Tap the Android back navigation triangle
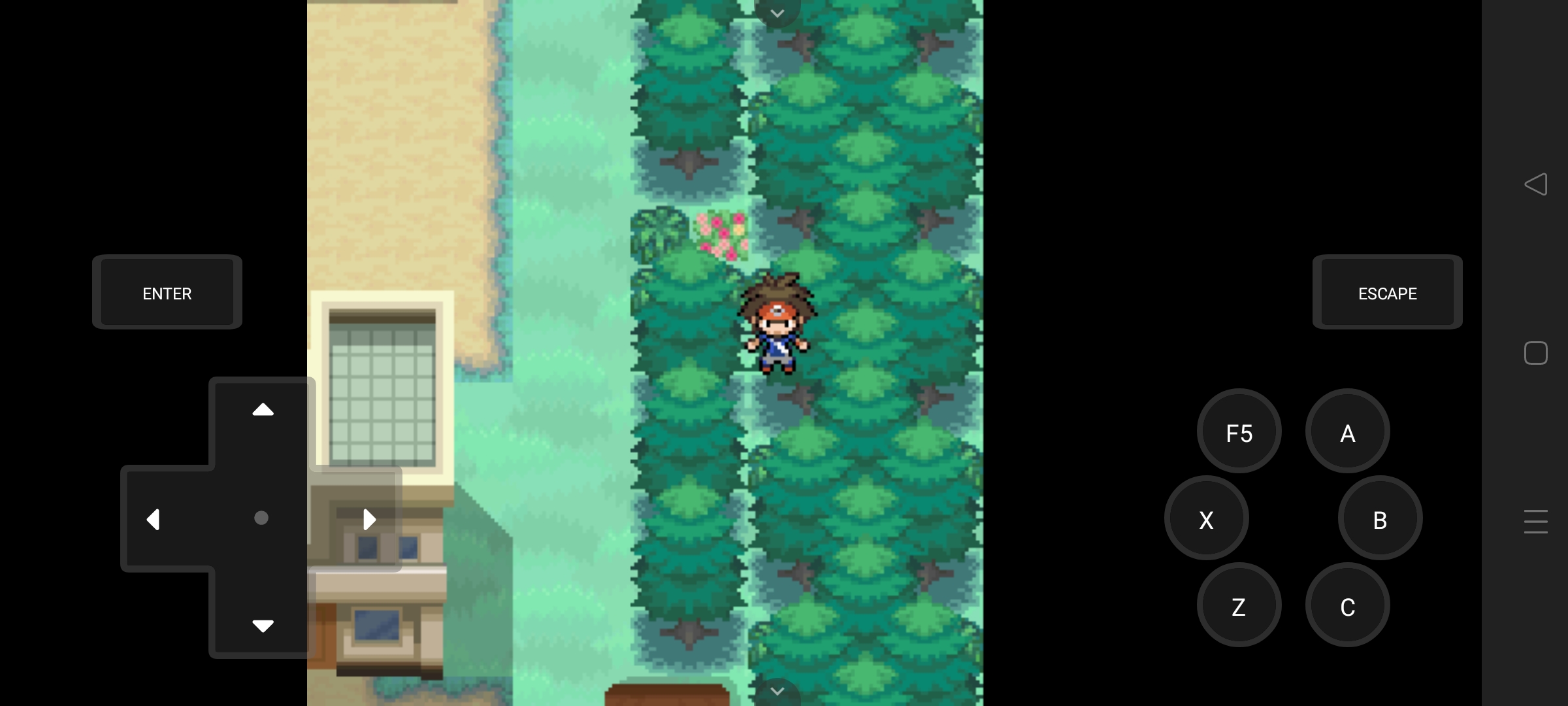 click(x=1537, y=185)
